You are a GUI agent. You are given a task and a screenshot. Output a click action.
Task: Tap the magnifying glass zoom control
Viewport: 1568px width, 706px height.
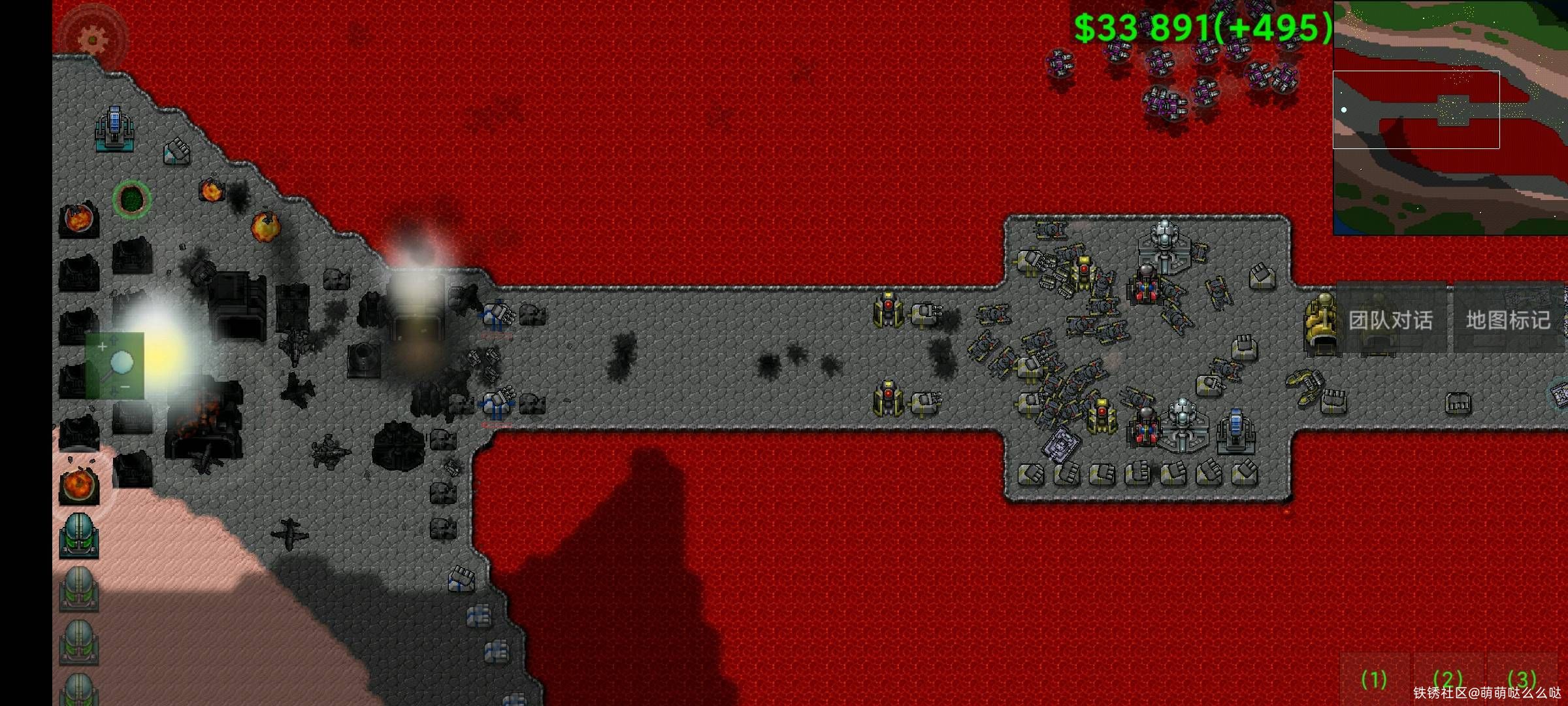(x=115, y=365)
